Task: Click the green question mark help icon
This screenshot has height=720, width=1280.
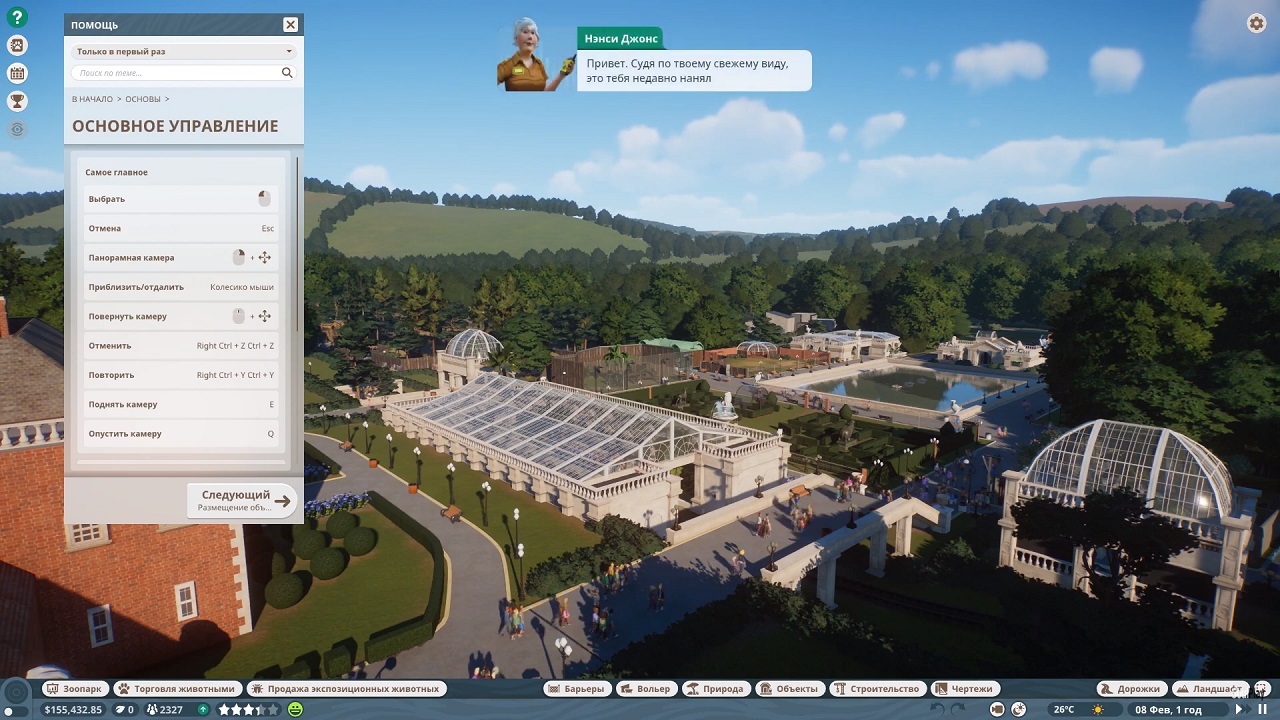Action: (17, 17)
